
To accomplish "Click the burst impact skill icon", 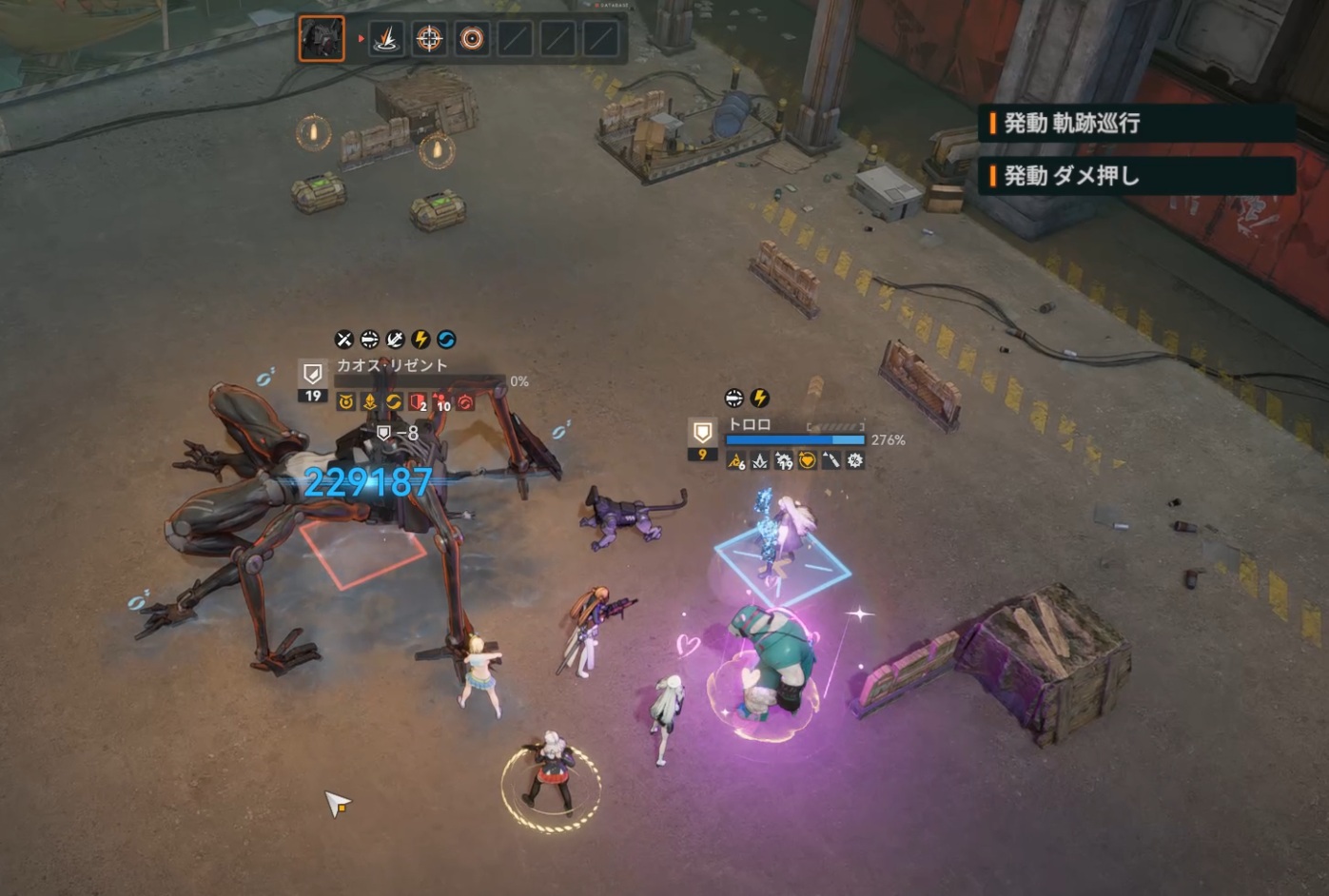I will click(x=386, y=39).
